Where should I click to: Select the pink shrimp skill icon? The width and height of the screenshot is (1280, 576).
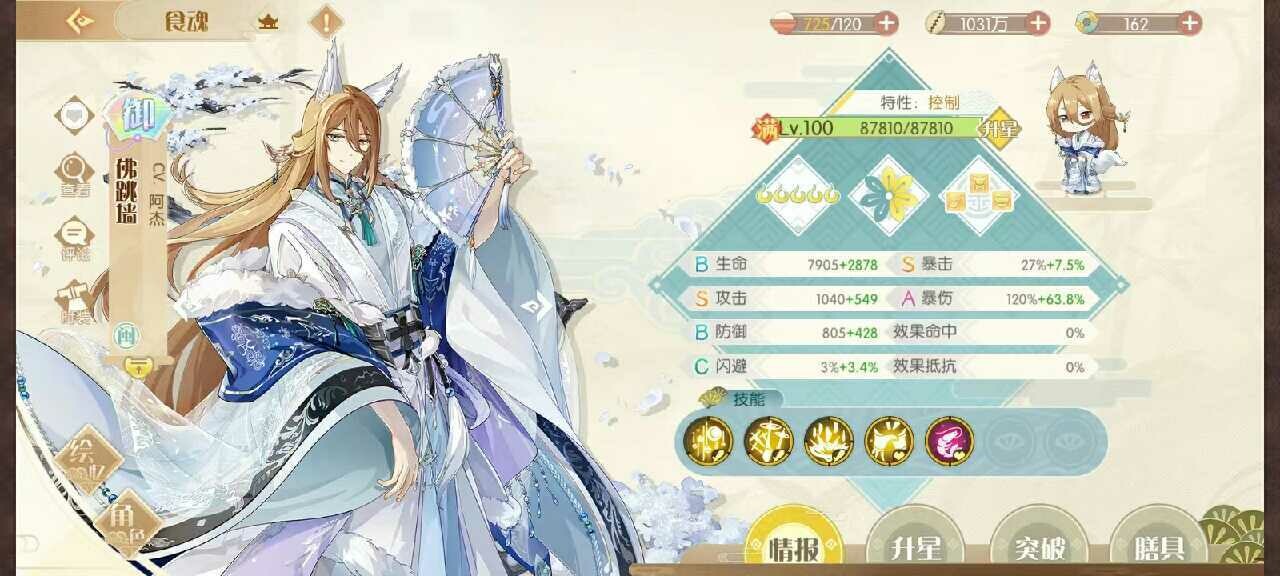949,441
